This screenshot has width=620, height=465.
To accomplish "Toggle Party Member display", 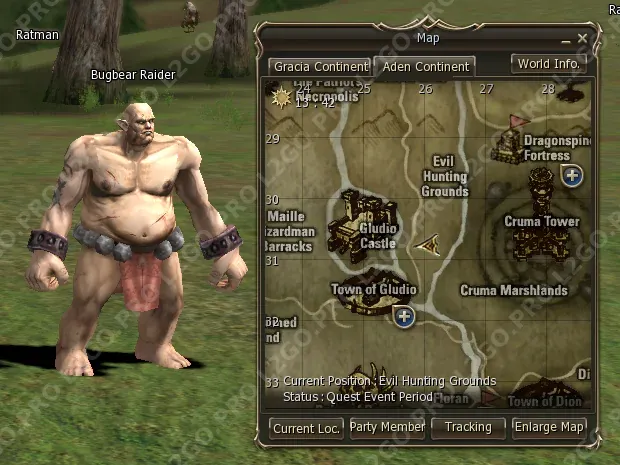I will click(x=387, y=427).
